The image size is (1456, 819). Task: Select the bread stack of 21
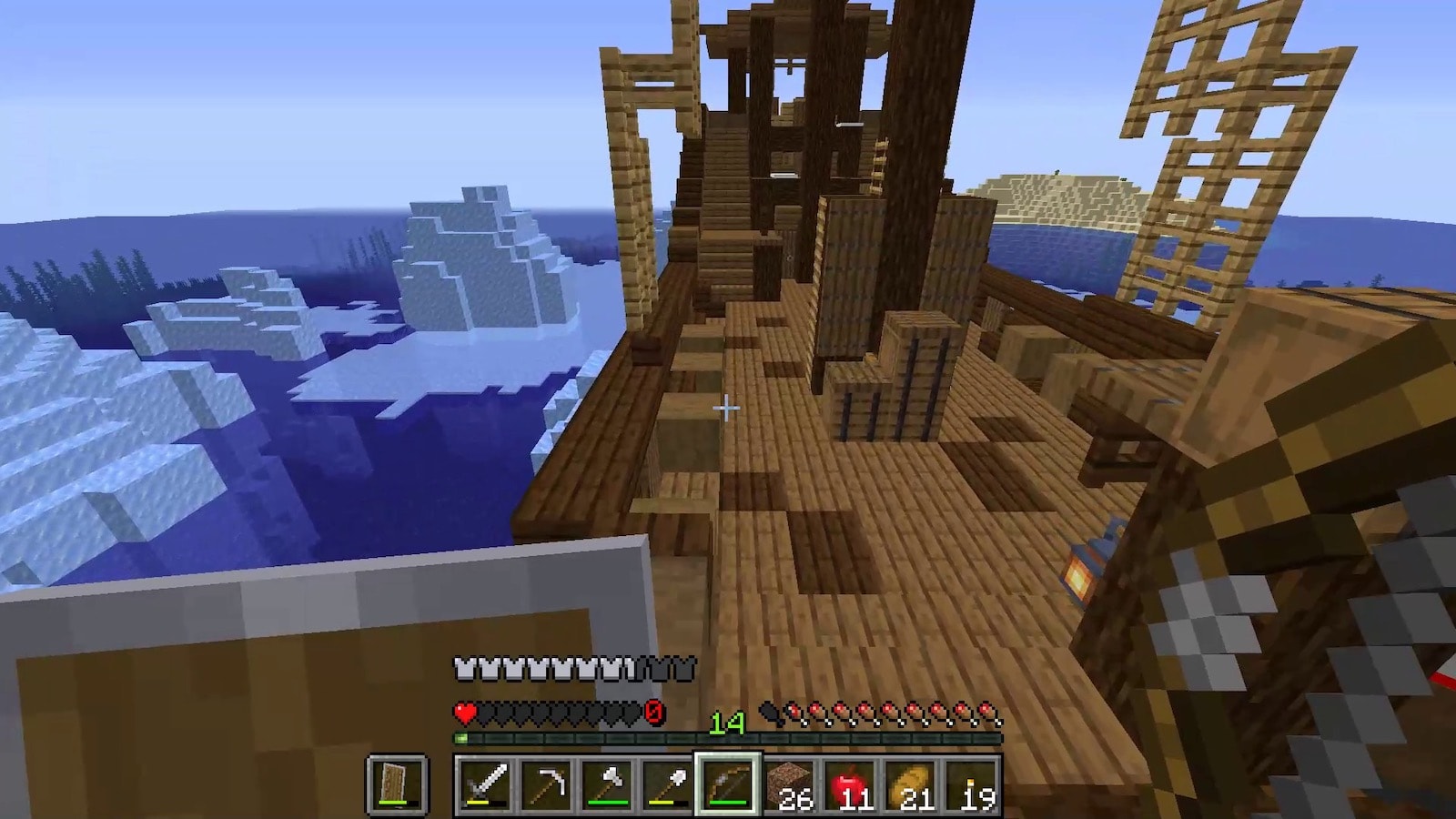pyautogui.click(x=911, y=784)
